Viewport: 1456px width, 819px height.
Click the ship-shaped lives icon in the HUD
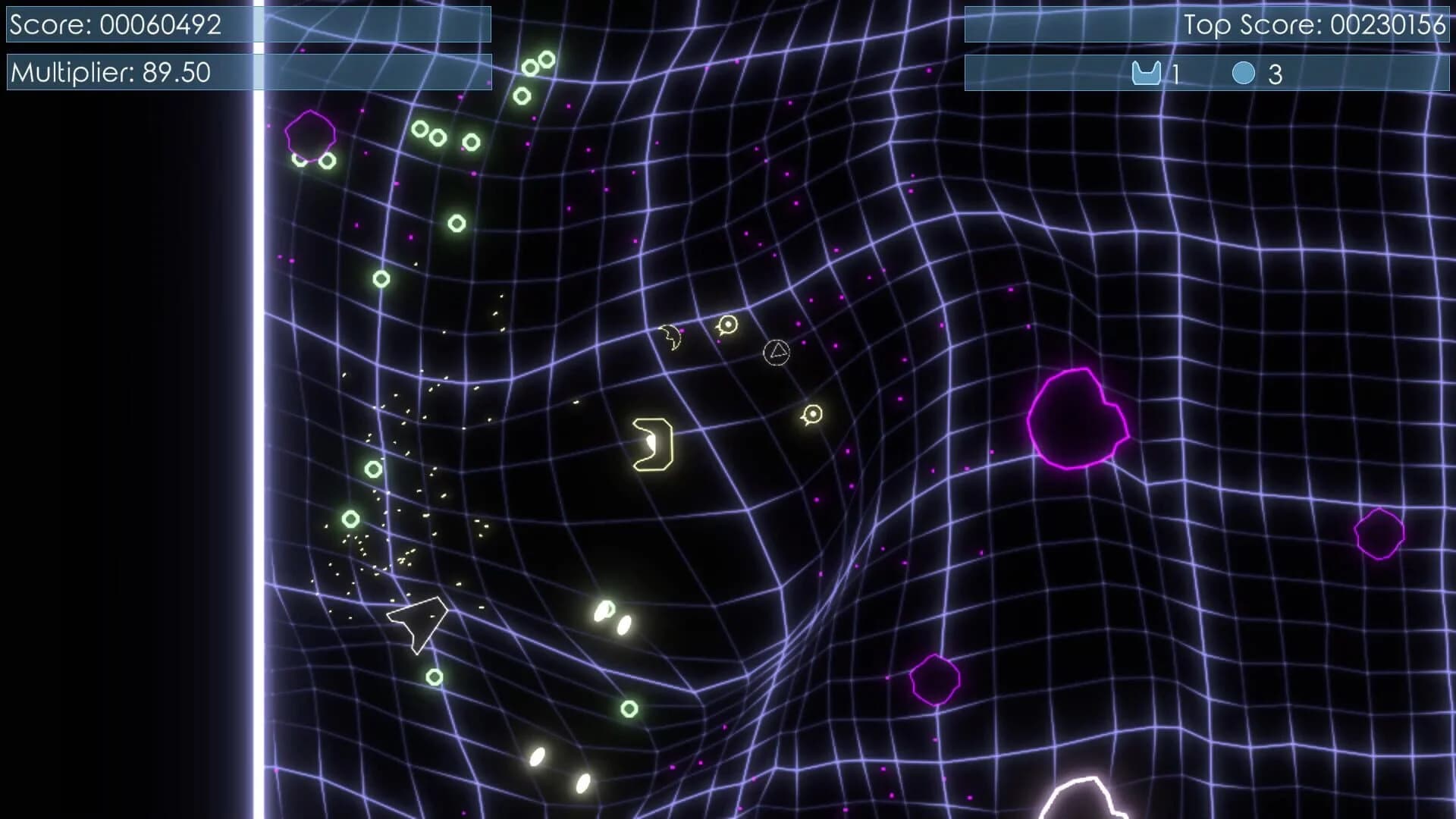point(1147,73)
